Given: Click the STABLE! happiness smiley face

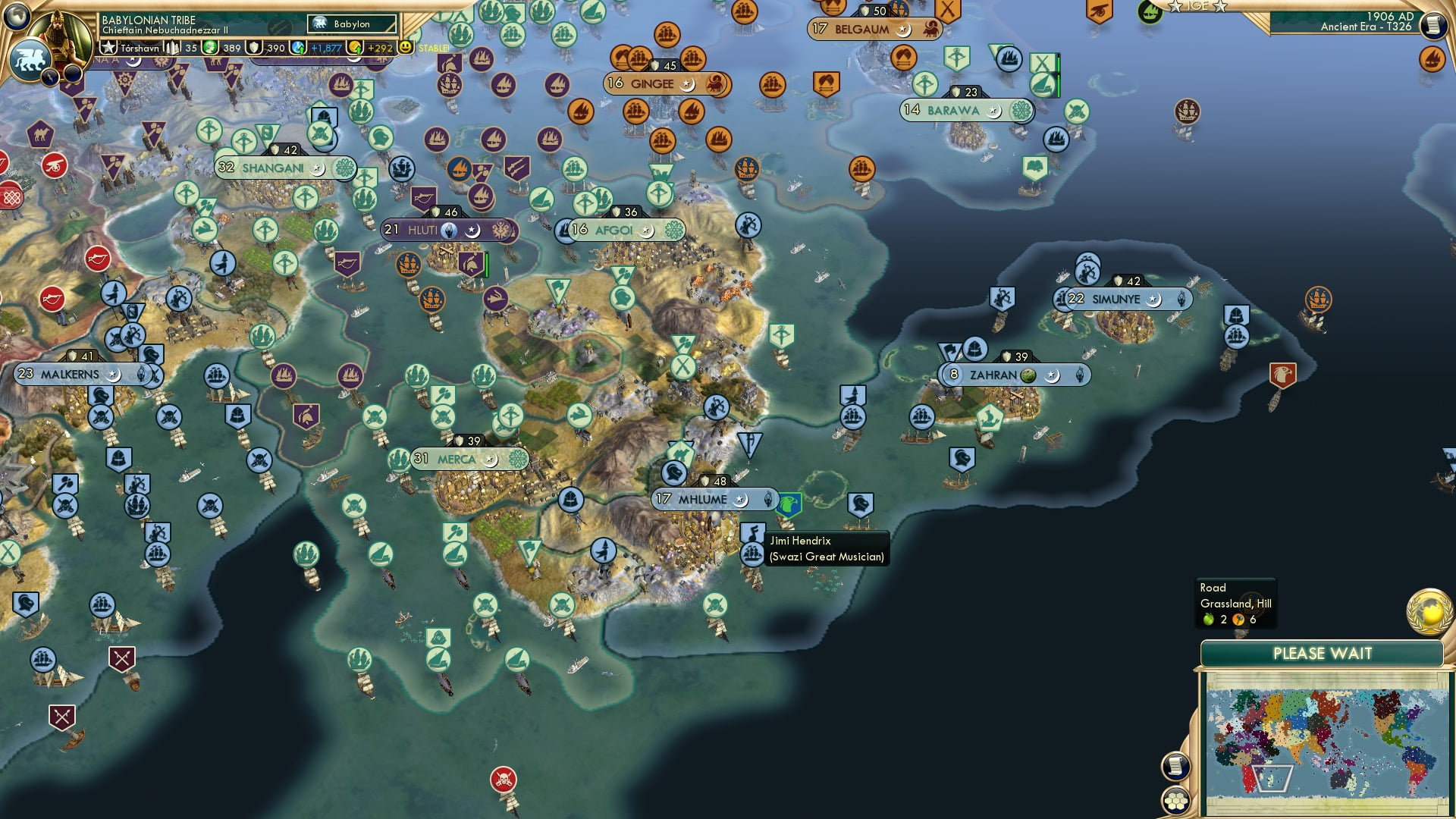Looking at the screenshot, I should click(x=406, y=47).
